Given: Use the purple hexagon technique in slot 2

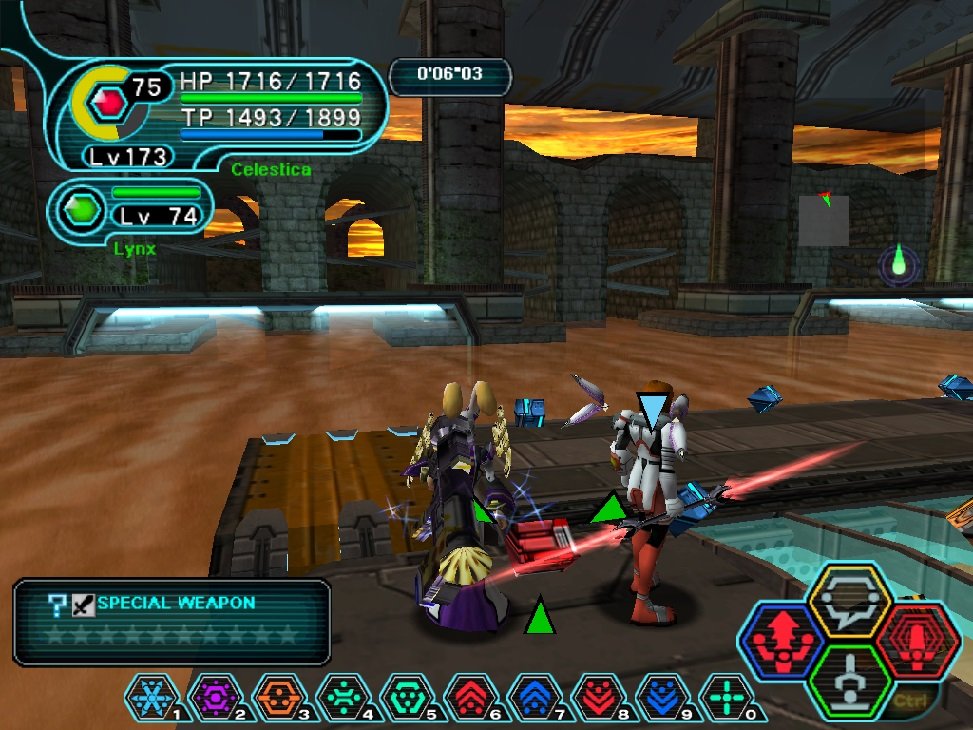Looking at the screenshot, I should click(x=216, y=697).
